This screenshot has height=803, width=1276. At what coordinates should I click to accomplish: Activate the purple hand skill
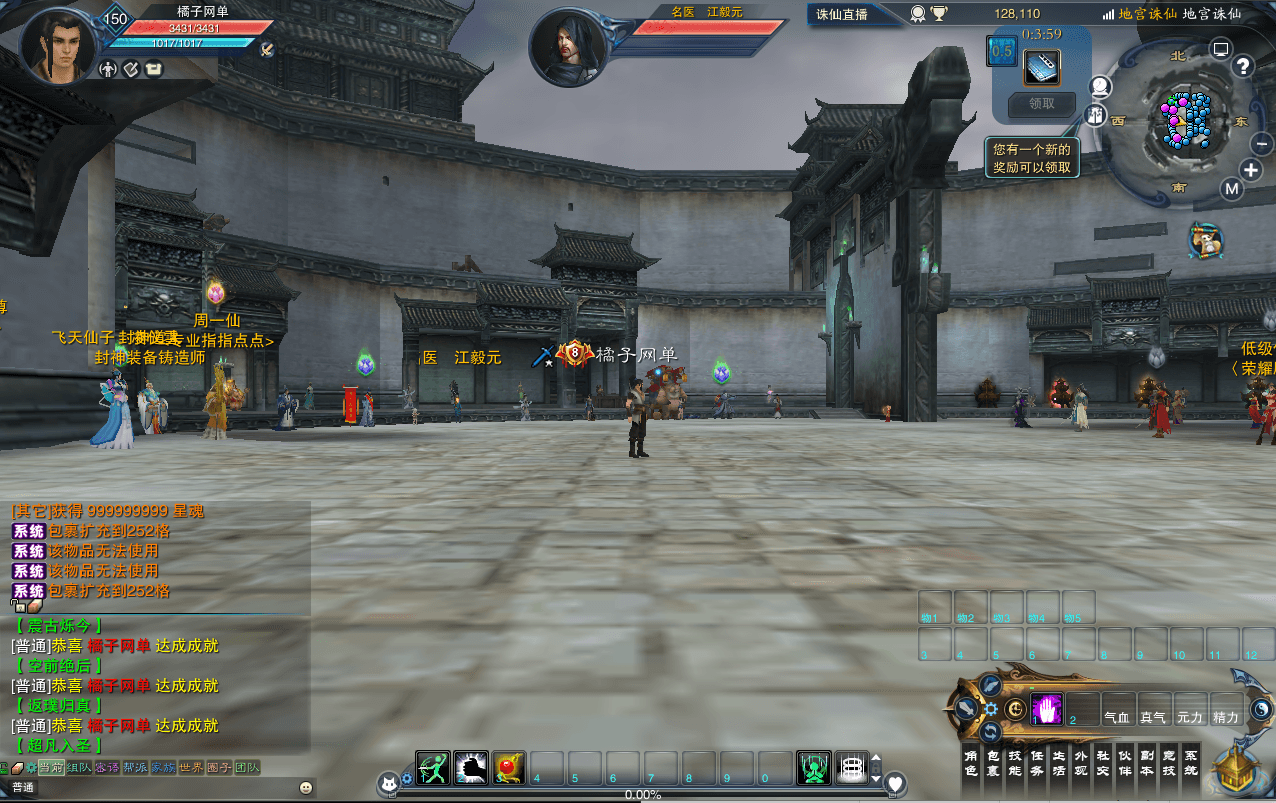(1046, 709)
